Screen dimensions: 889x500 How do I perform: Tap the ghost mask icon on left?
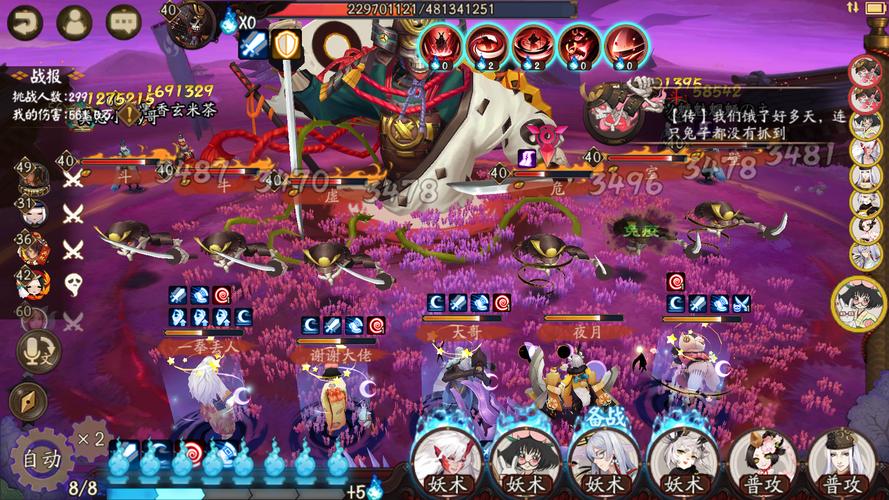(x=74, y=284)
